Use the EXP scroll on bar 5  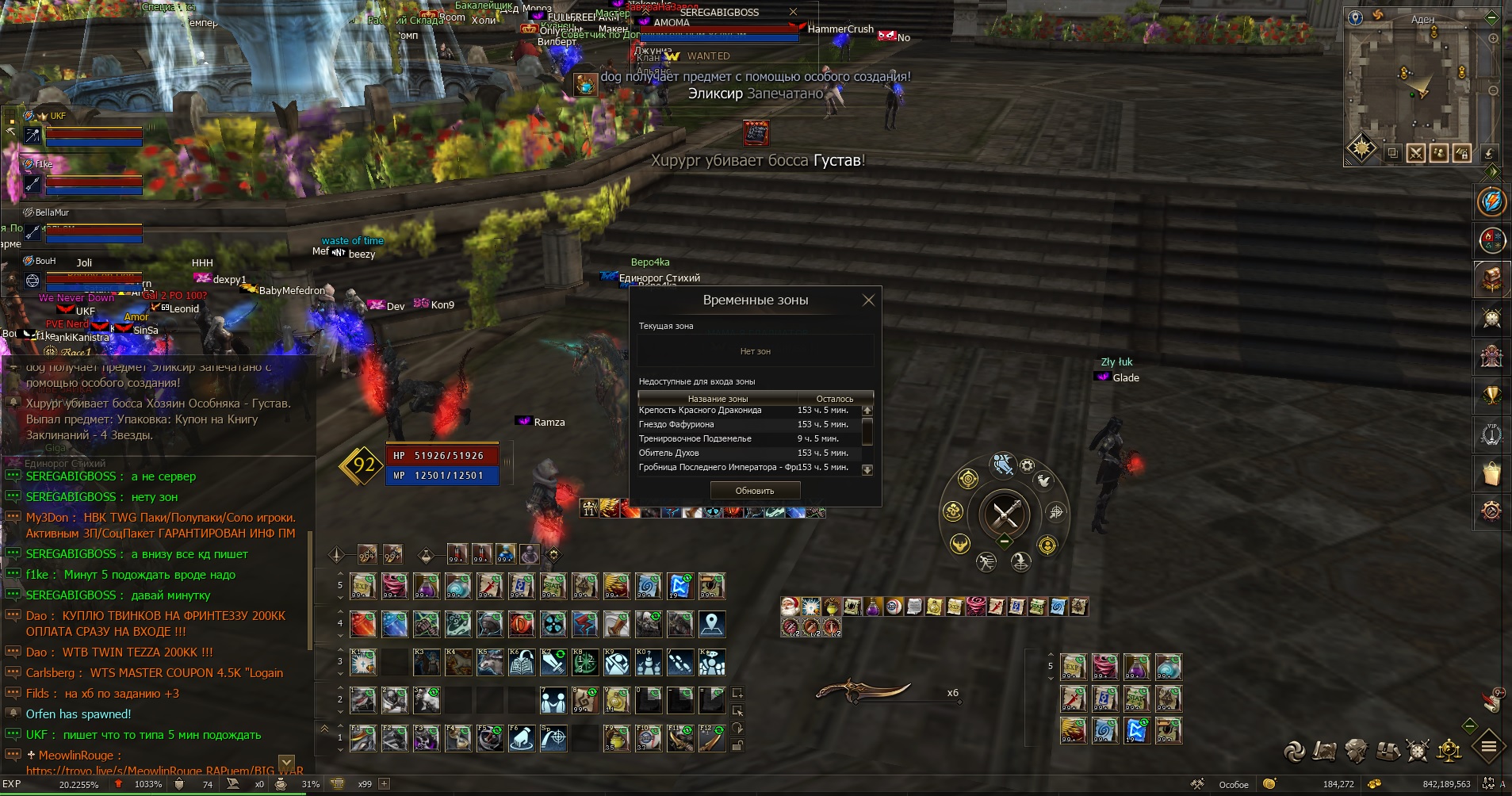coord(363,586)
